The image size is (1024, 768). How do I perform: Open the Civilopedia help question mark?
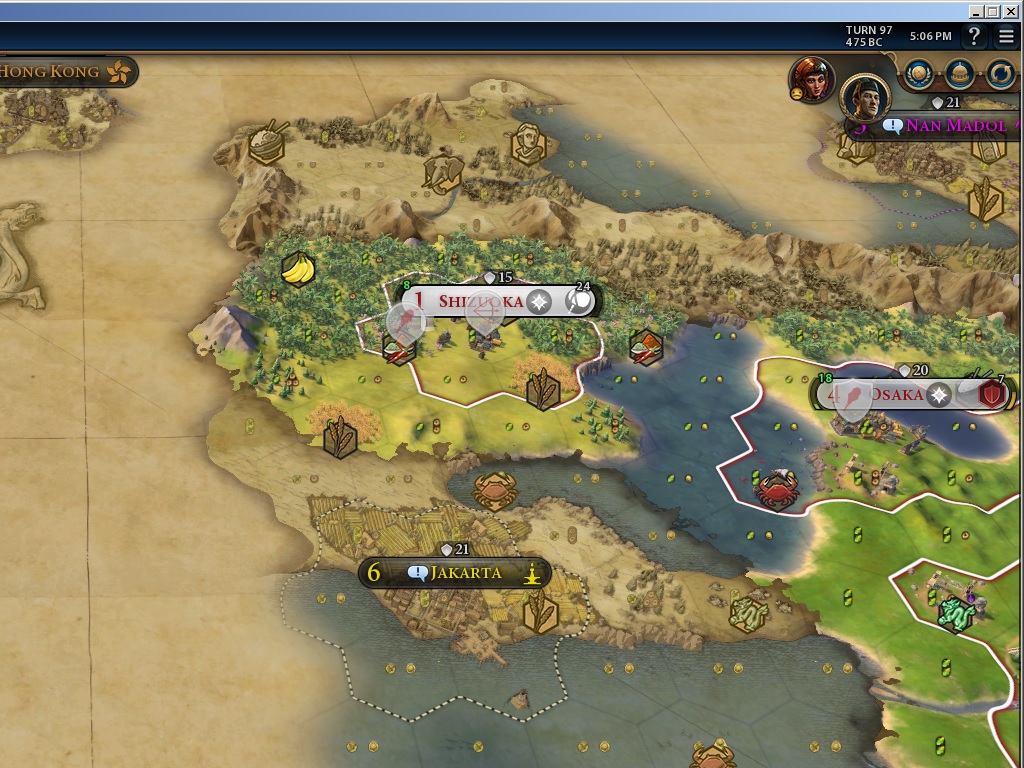click(975, 37)
